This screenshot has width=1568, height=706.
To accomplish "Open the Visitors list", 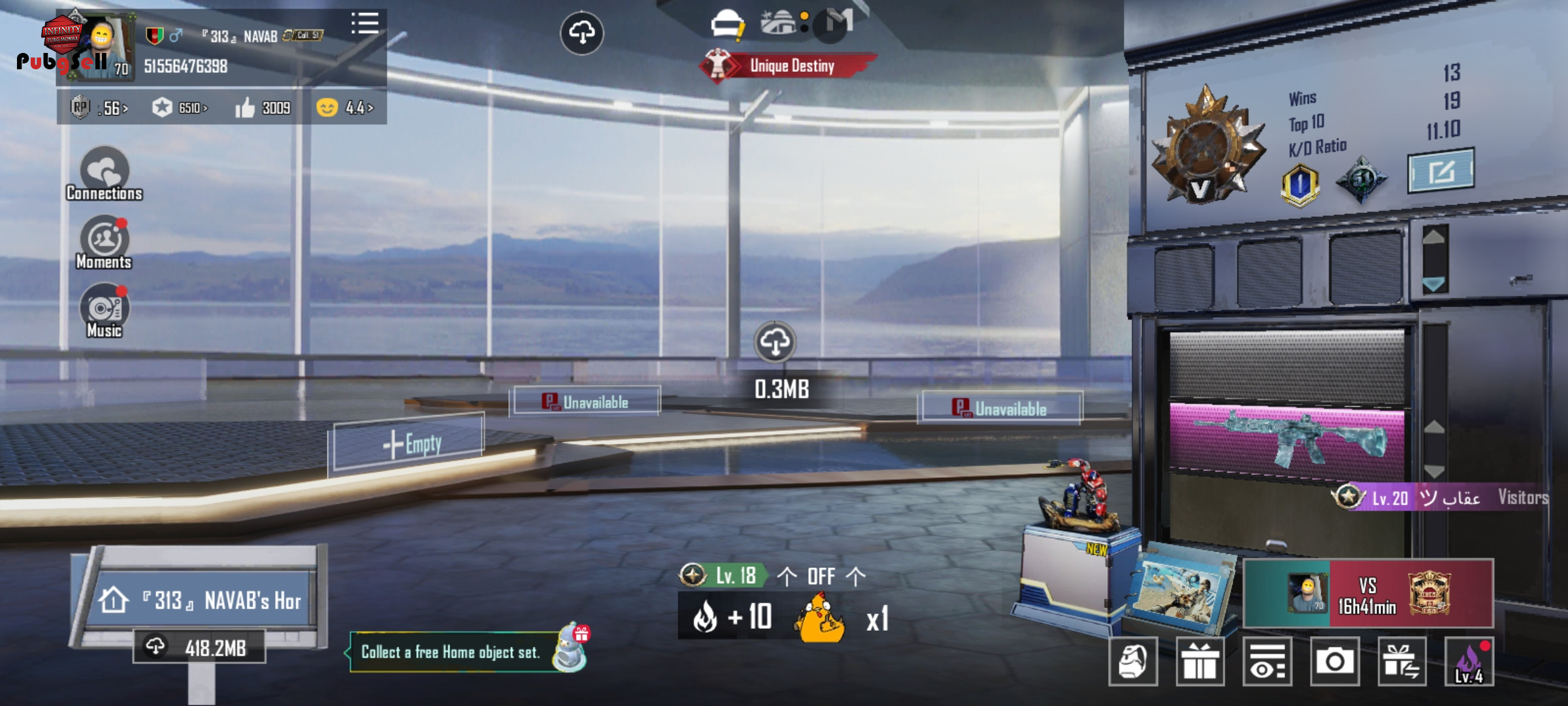I will tap(1522, 498).
